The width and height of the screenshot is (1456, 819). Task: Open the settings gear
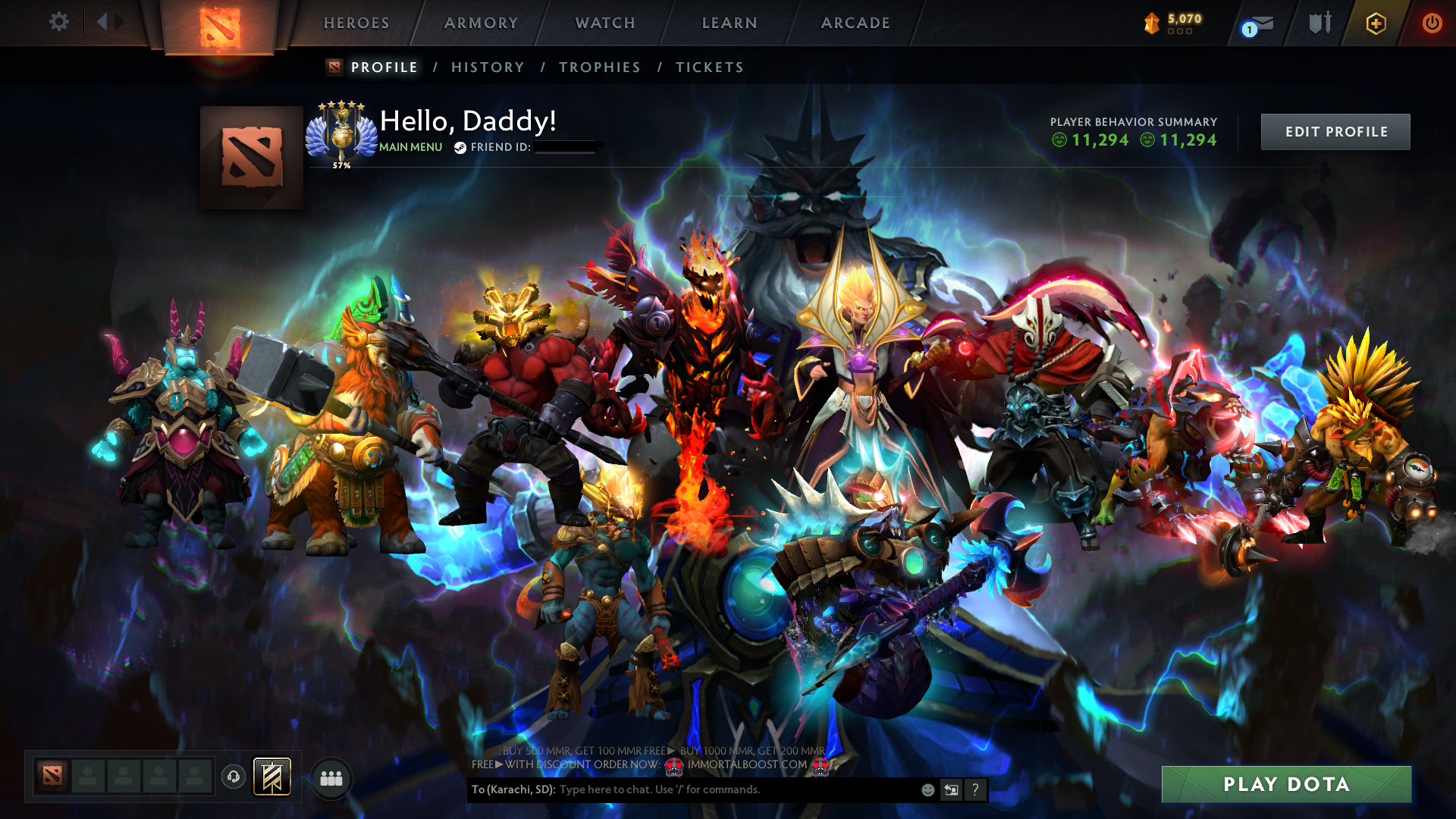(x=59, y=22)
